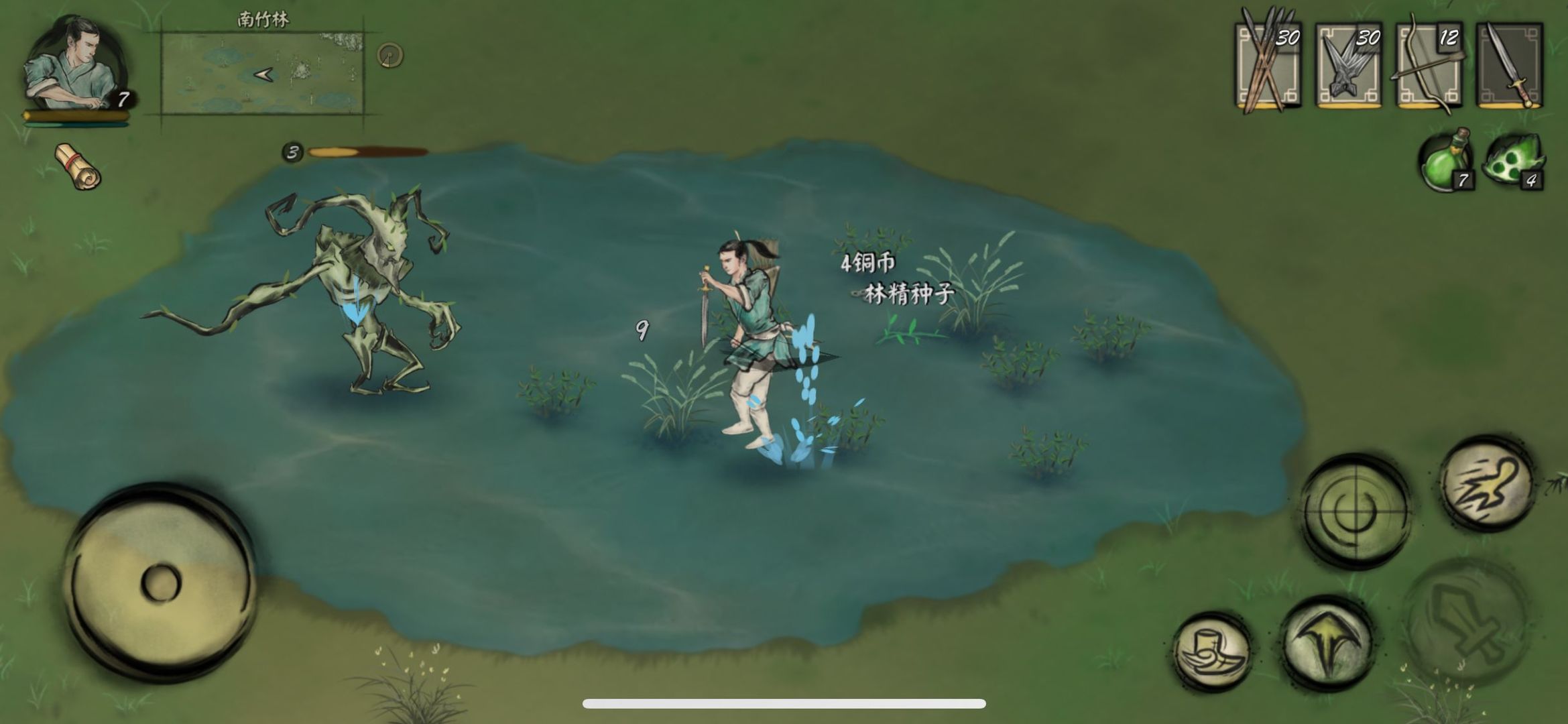The width and height of the screenshot is (1568, 724).
Task: Open the quest scroll
Action: click(78, 166)
